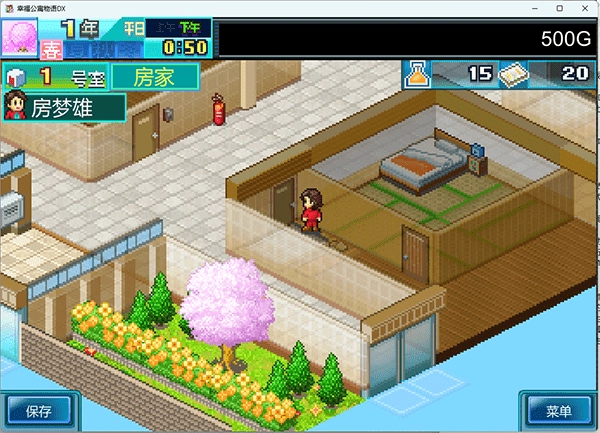
Task: Click the 保存 save button
Action: point(39,410)
